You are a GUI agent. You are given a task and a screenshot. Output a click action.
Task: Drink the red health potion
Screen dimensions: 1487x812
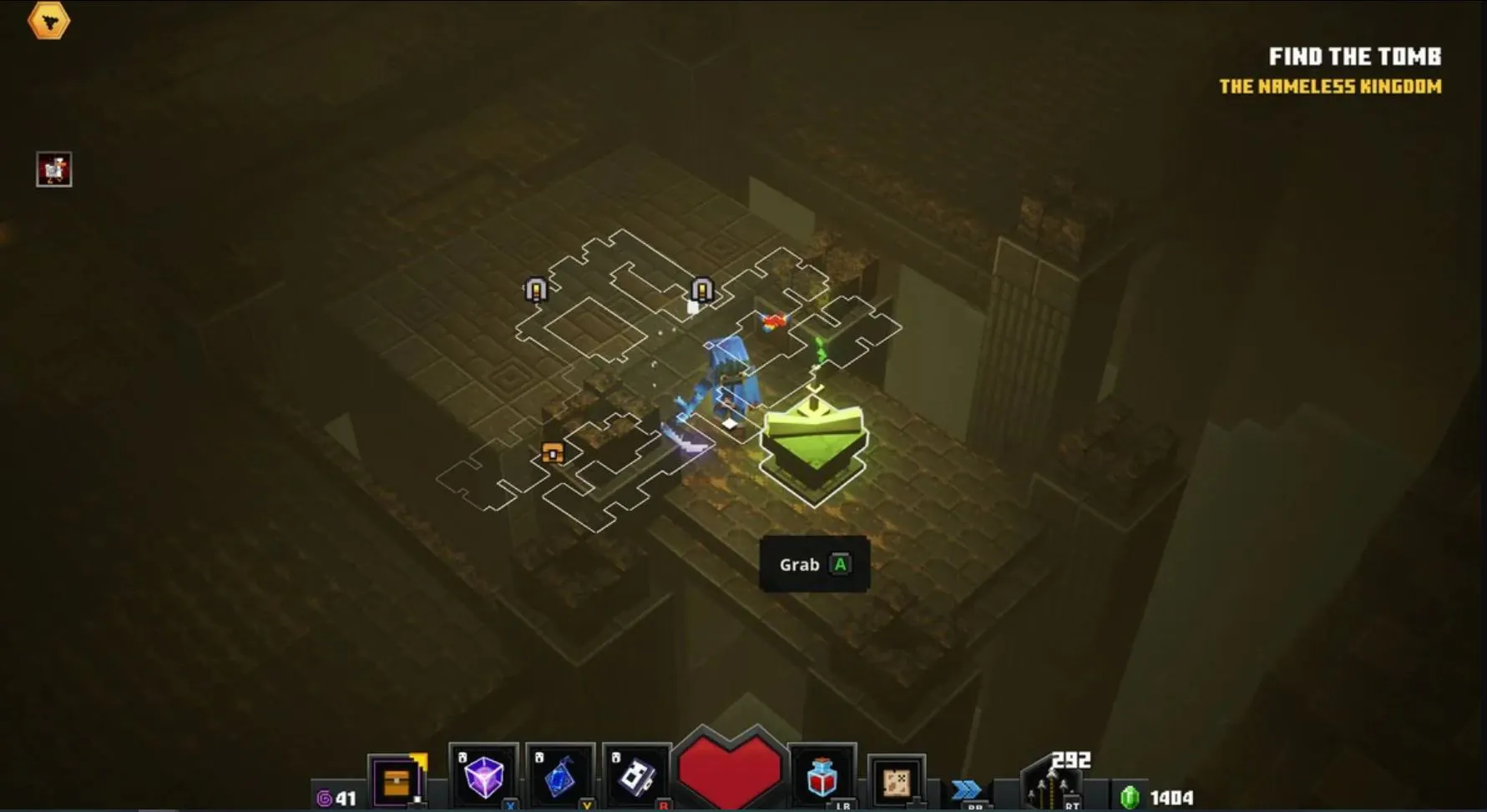click(822, 777)
